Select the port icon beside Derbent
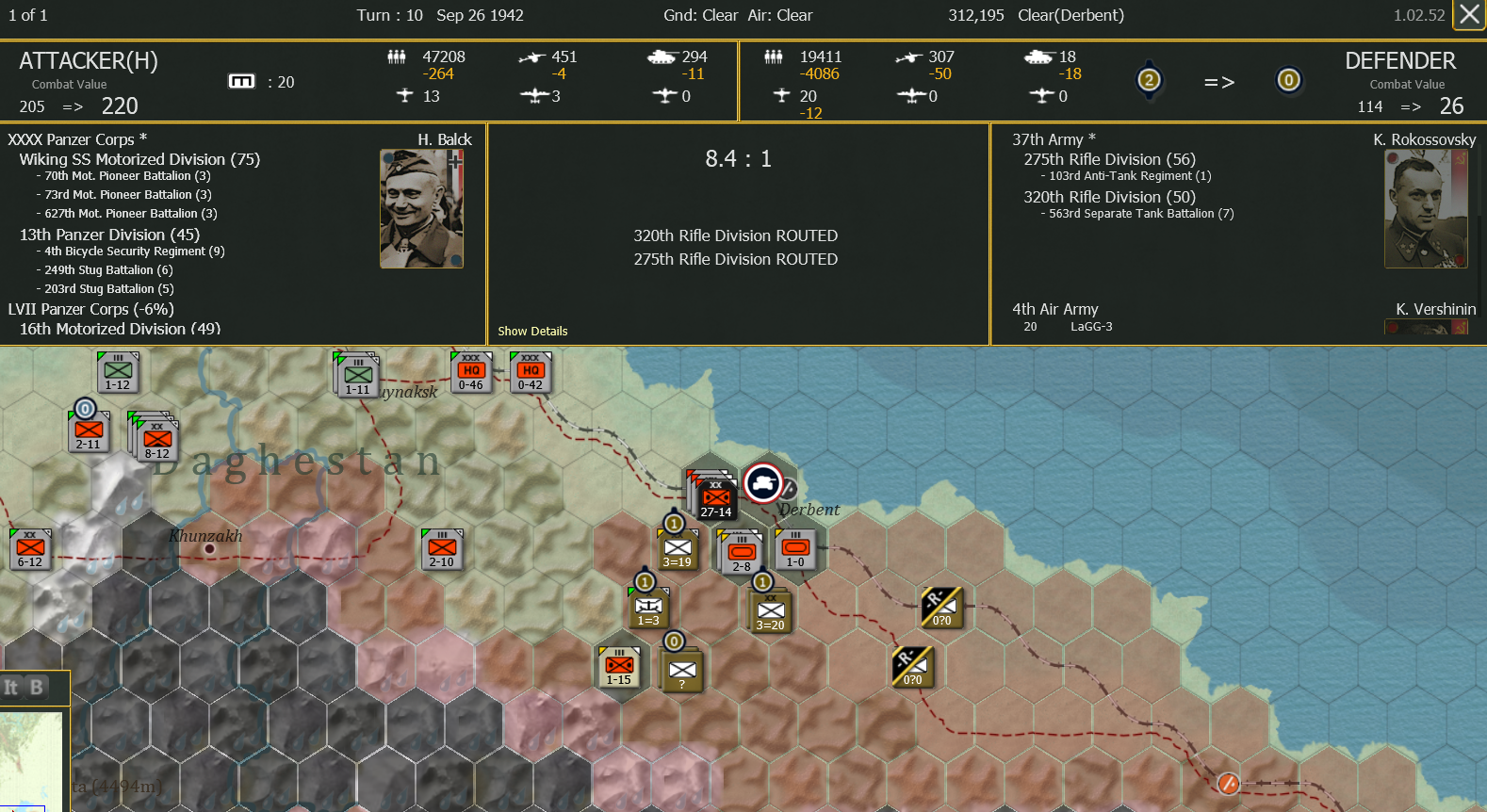1487x812 pixels. (x=764, y=483)
